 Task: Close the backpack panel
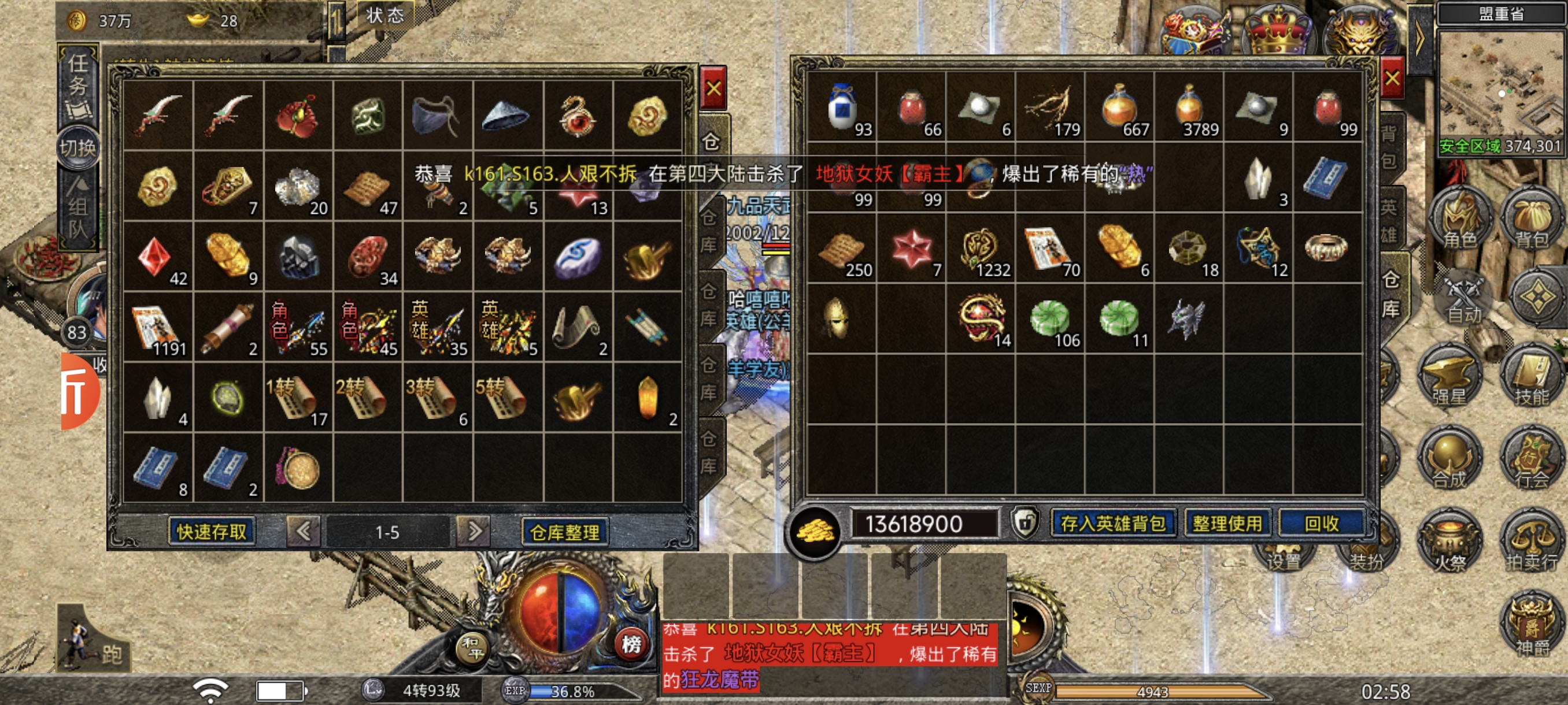(1392, 79)
